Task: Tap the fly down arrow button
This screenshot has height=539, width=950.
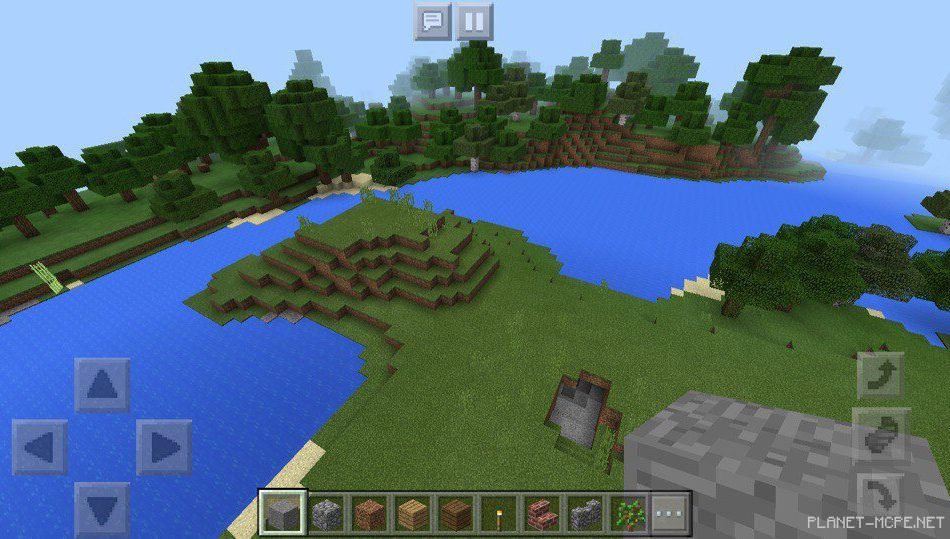Action: pyautogui.click(x=881, y=495)
